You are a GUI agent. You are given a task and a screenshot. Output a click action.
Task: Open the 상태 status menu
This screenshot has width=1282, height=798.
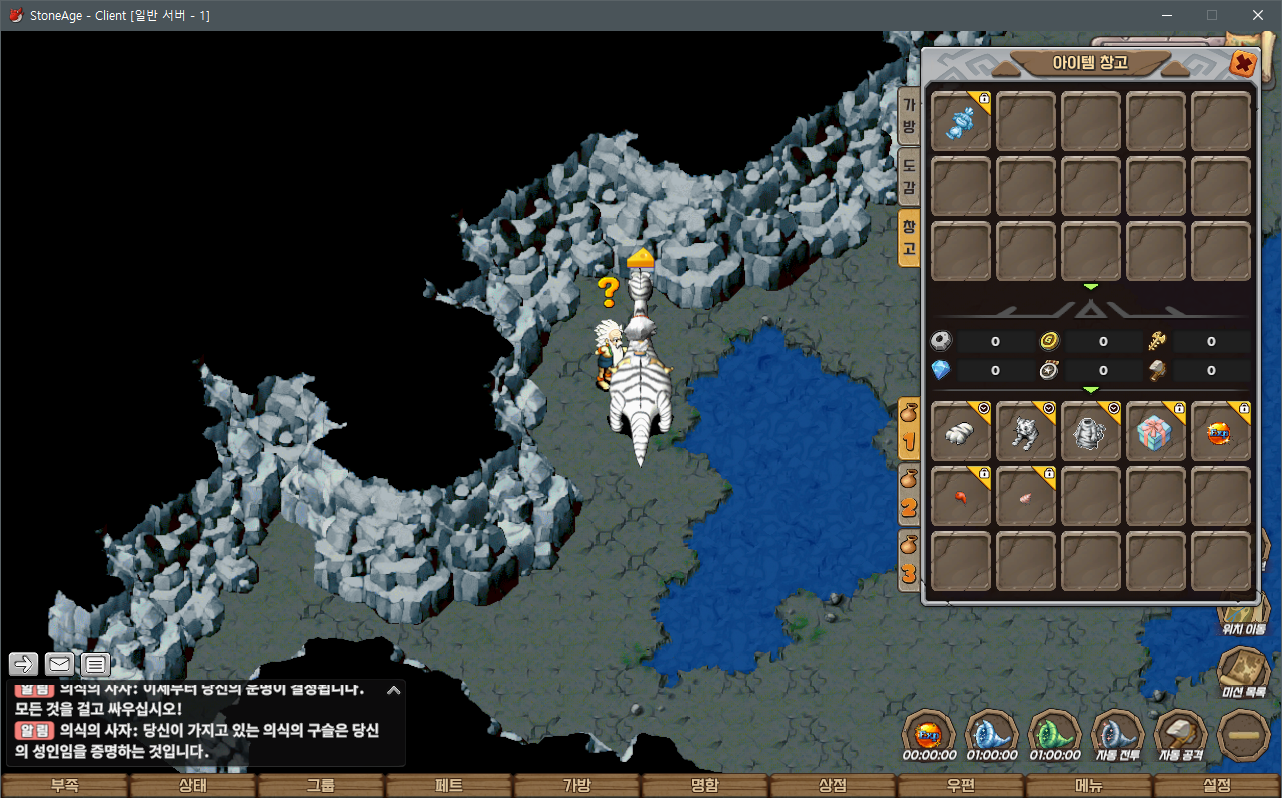(193, 785)
